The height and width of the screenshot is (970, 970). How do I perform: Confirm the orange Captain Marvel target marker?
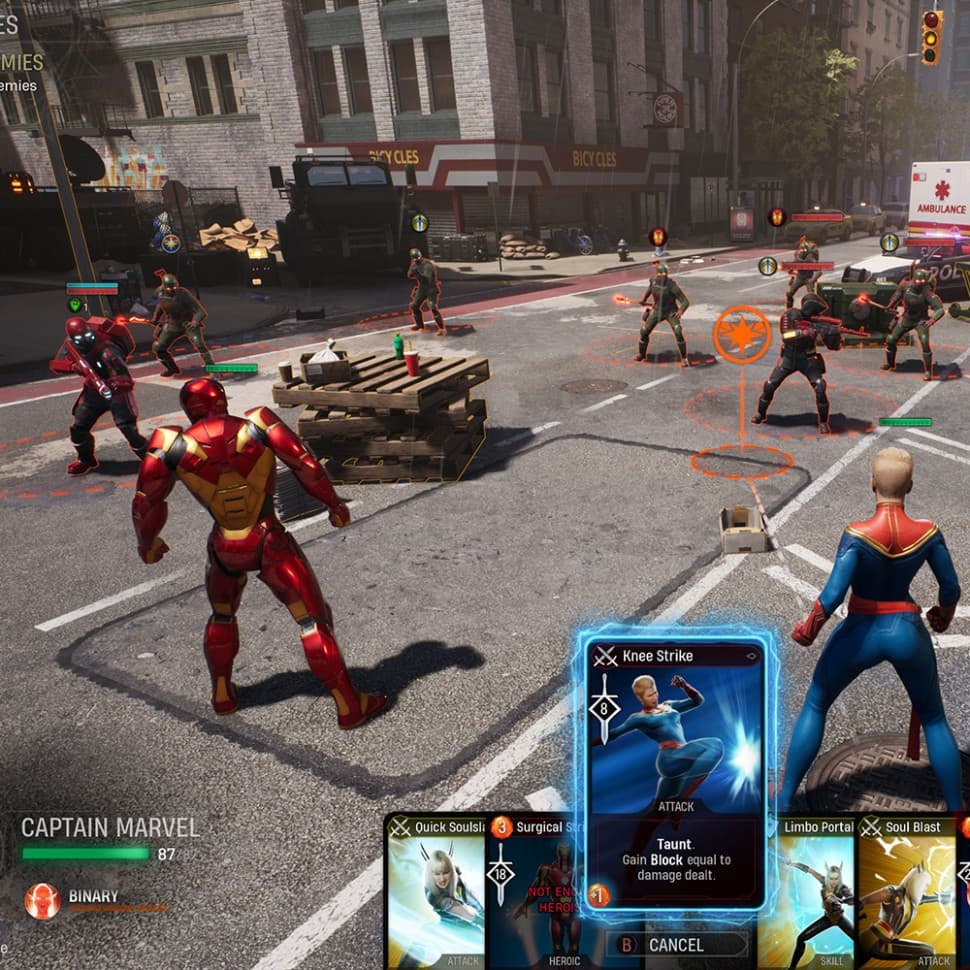coord(741,335)
